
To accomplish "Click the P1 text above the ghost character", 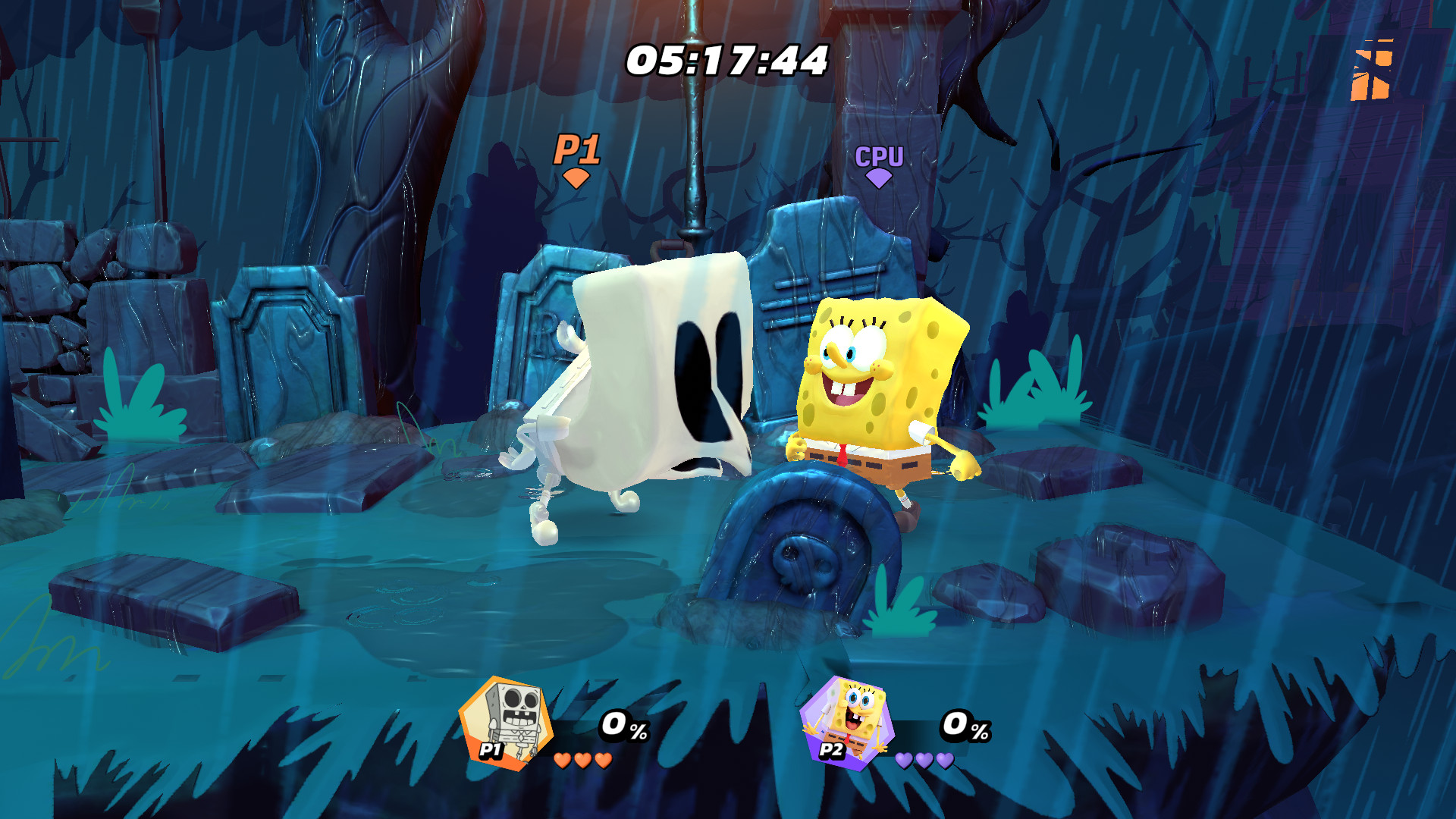I will [x=577, y=149].
